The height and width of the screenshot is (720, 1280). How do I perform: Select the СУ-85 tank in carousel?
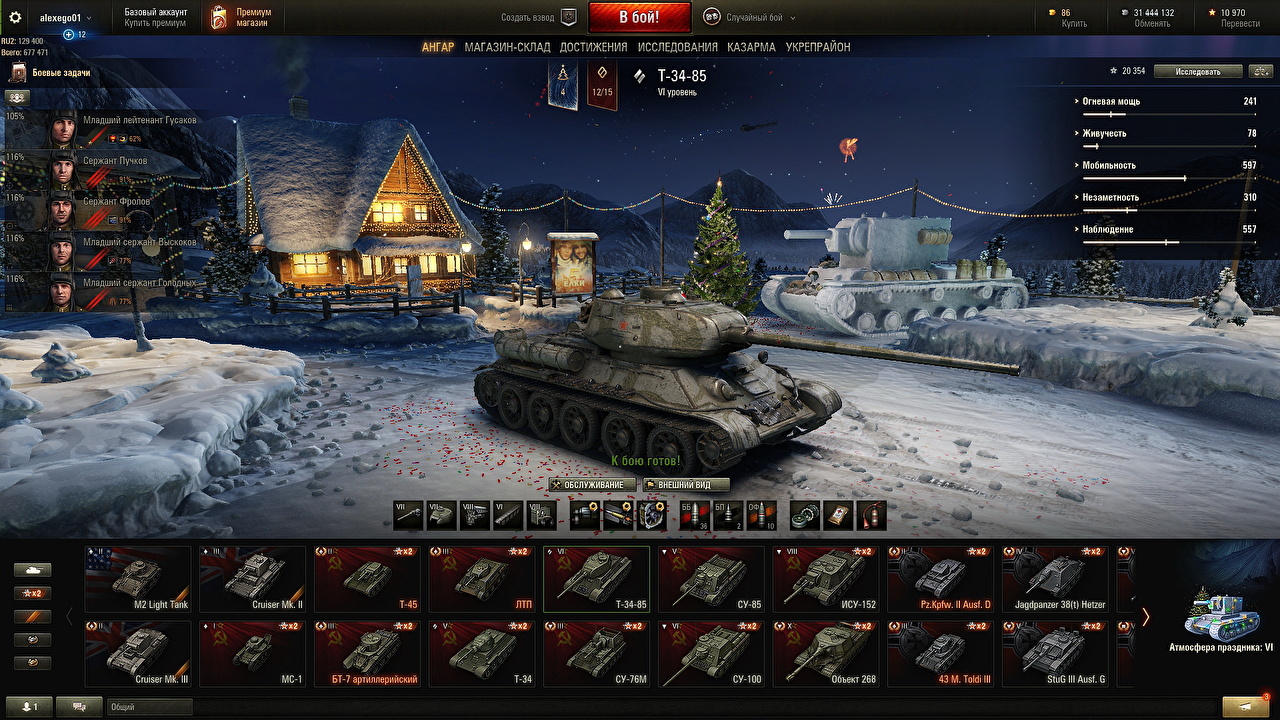click(x=712, y=579)
